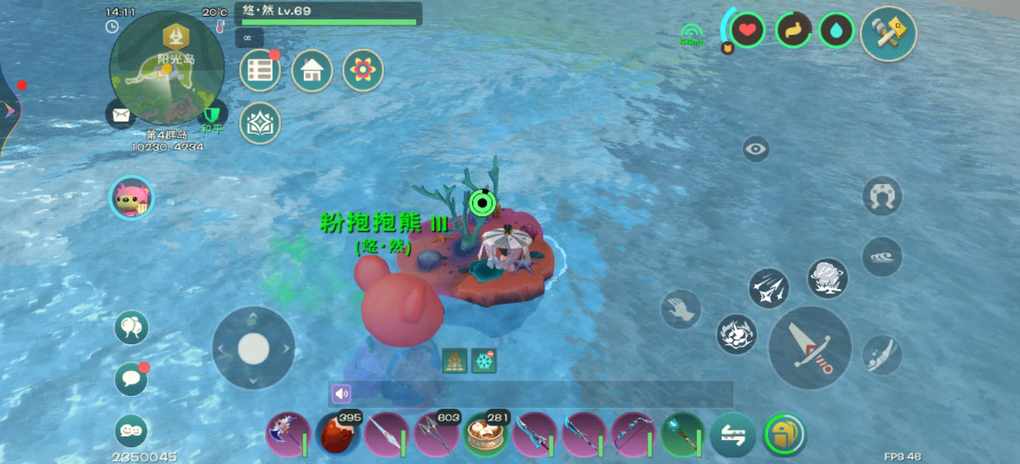
Task: Open the flower icon menu
Action: 363,70
